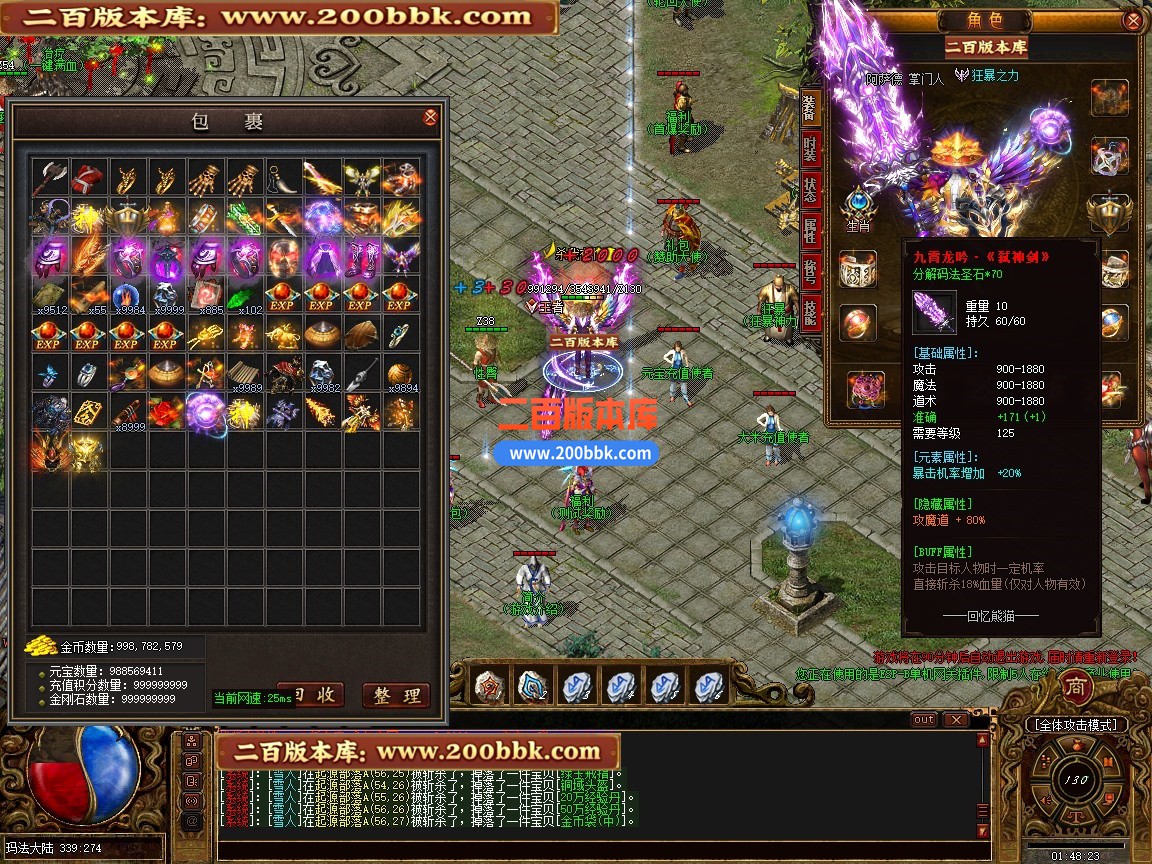This screenshot has height=864, width=1152.
Task: Use the red rune stone hotbar slot
Action: pyautogui.click(x=488, y=686)
